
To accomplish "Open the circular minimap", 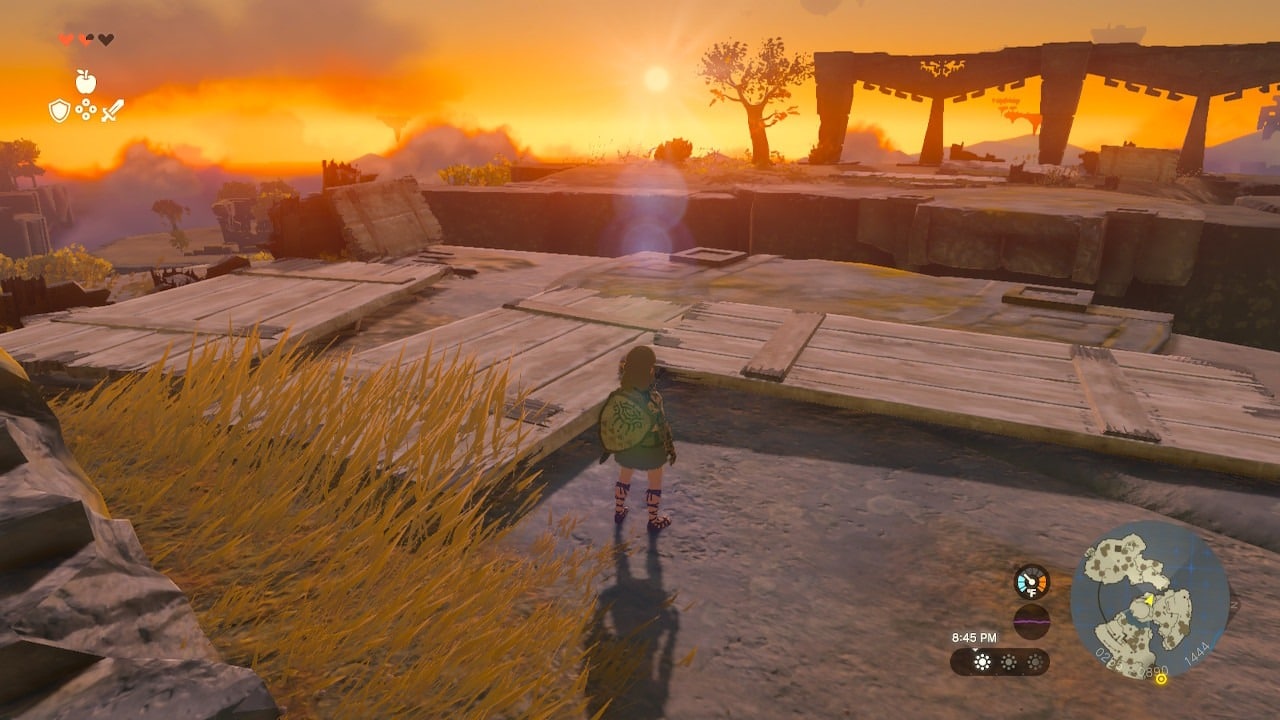I will pos(1149,600).
